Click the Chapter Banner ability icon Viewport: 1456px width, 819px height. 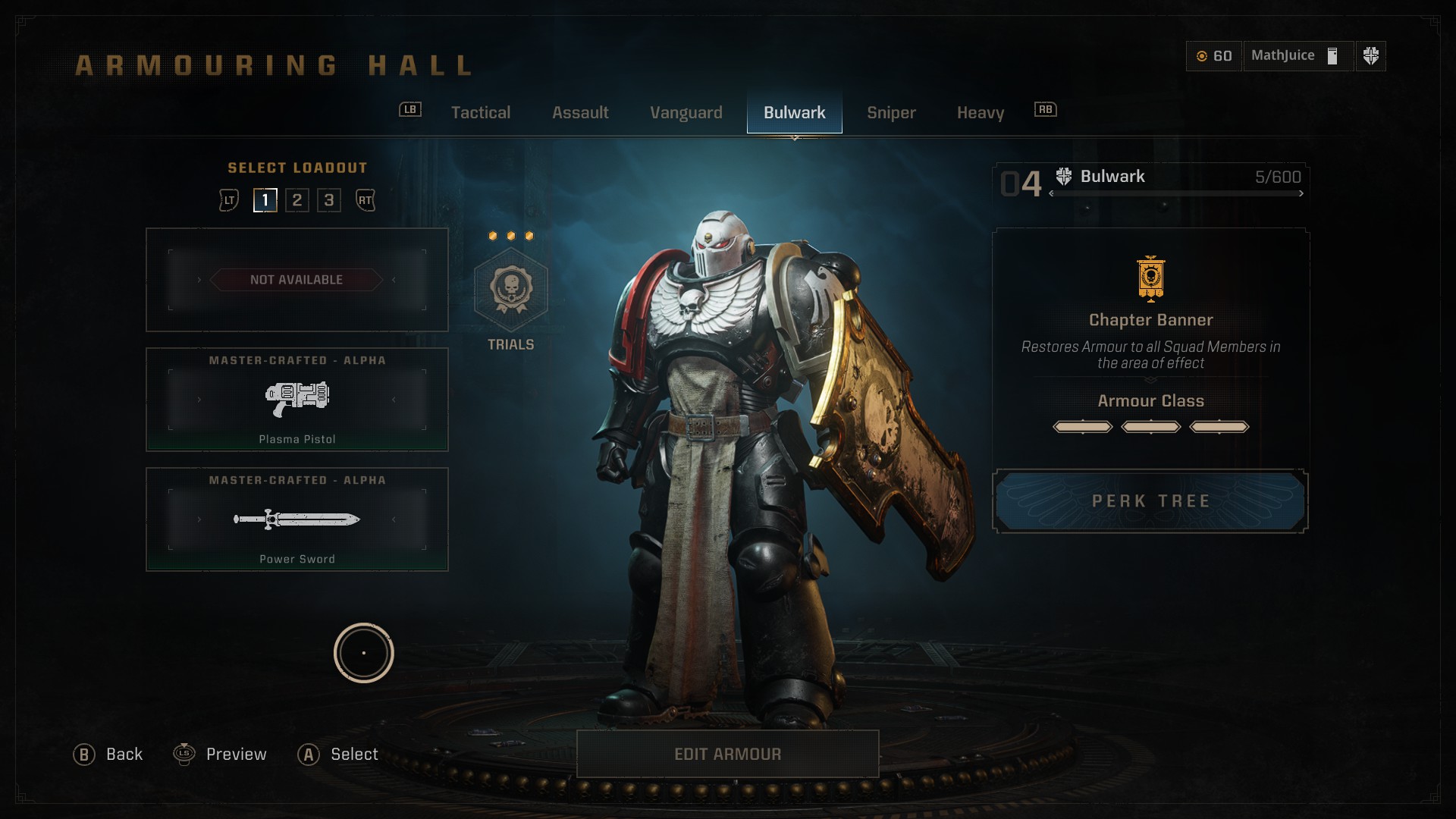(x=1150, y=279)
